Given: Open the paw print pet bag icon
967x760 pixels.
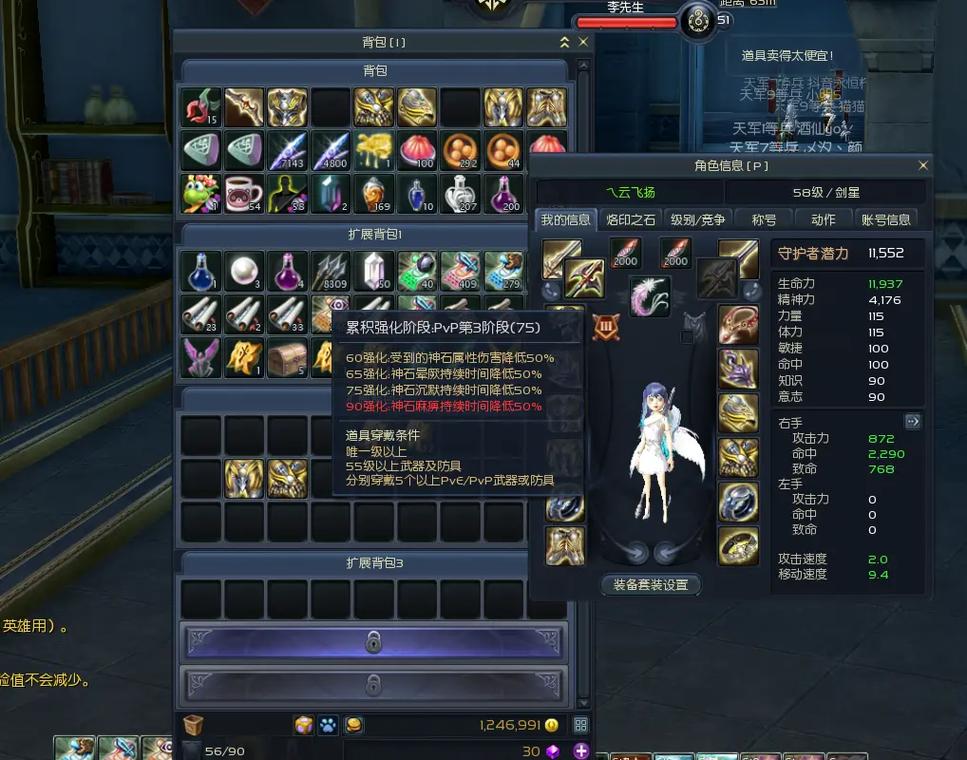Looking at the screenshot, I should [x=328, y=725].
